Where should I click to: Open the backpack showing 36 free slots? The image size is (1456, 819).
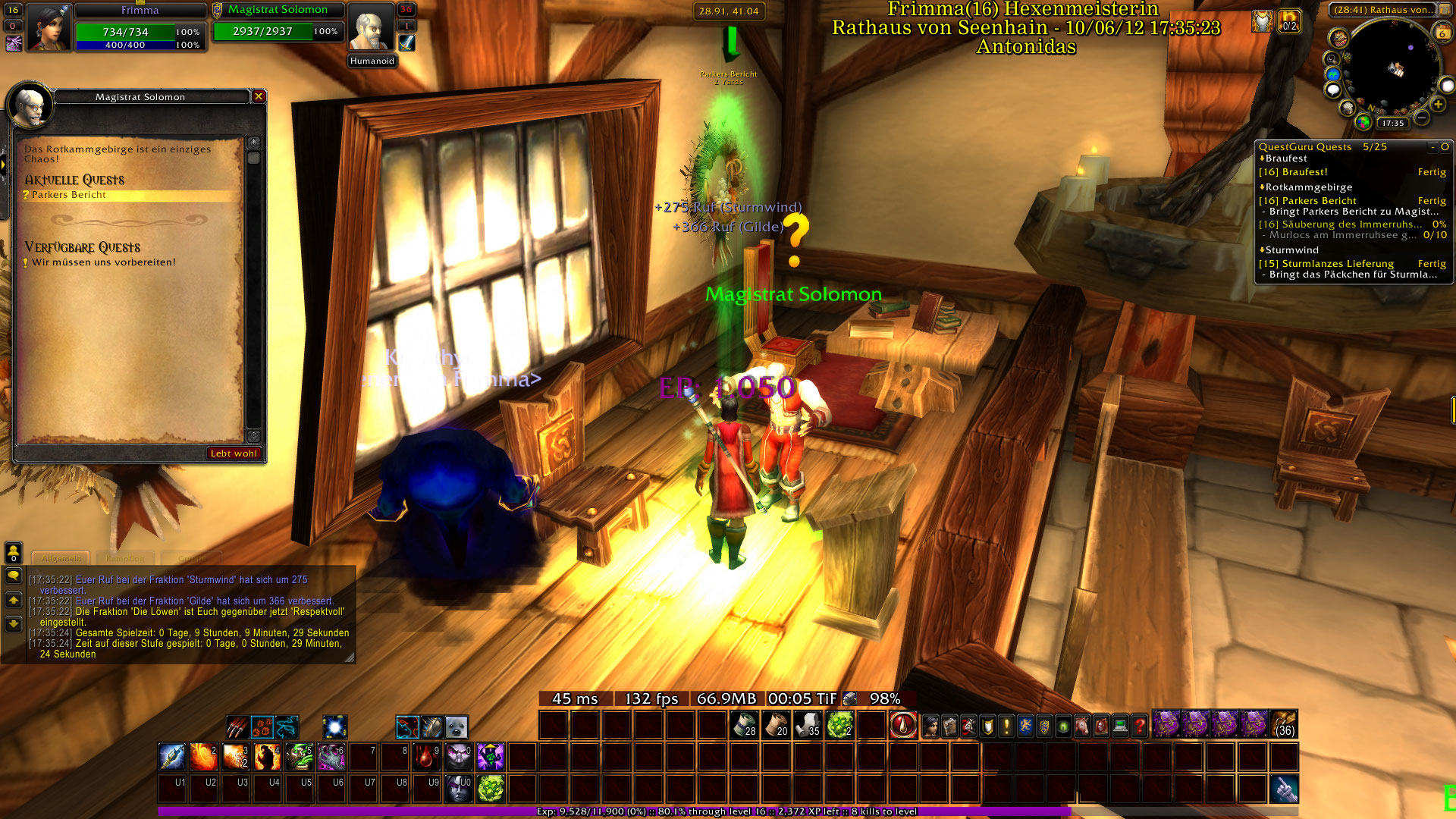(1284, 725)
